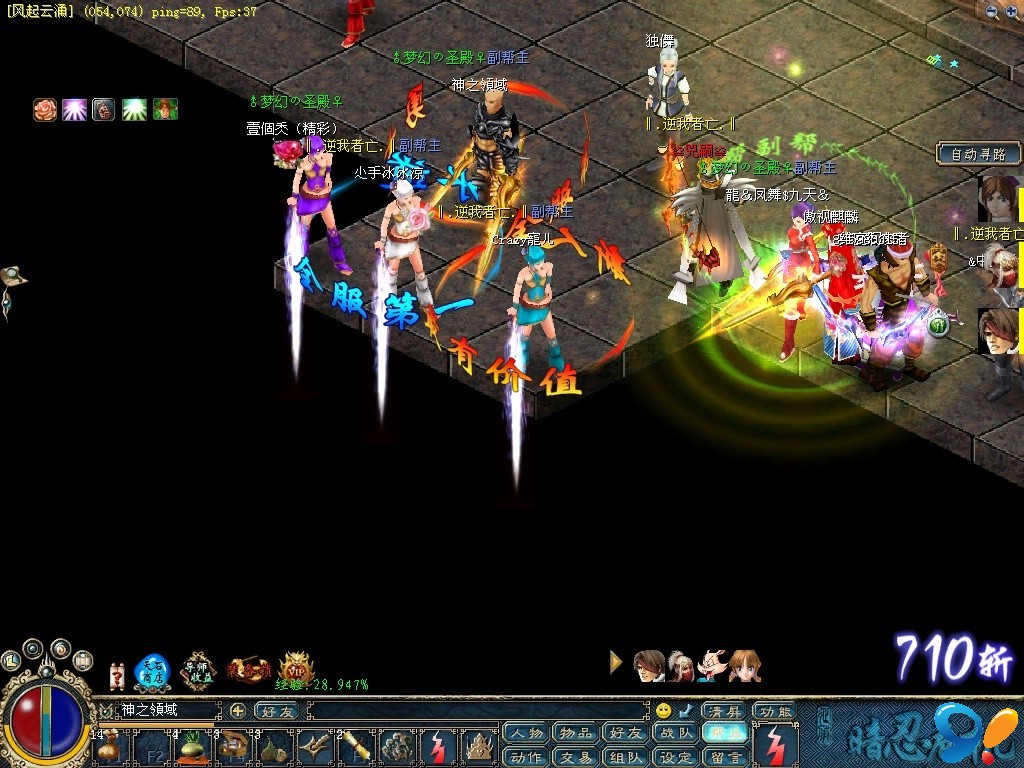Screen dimensions: 1024x768
Task: Open the 功能 functions menu
Action: (775, 711)
